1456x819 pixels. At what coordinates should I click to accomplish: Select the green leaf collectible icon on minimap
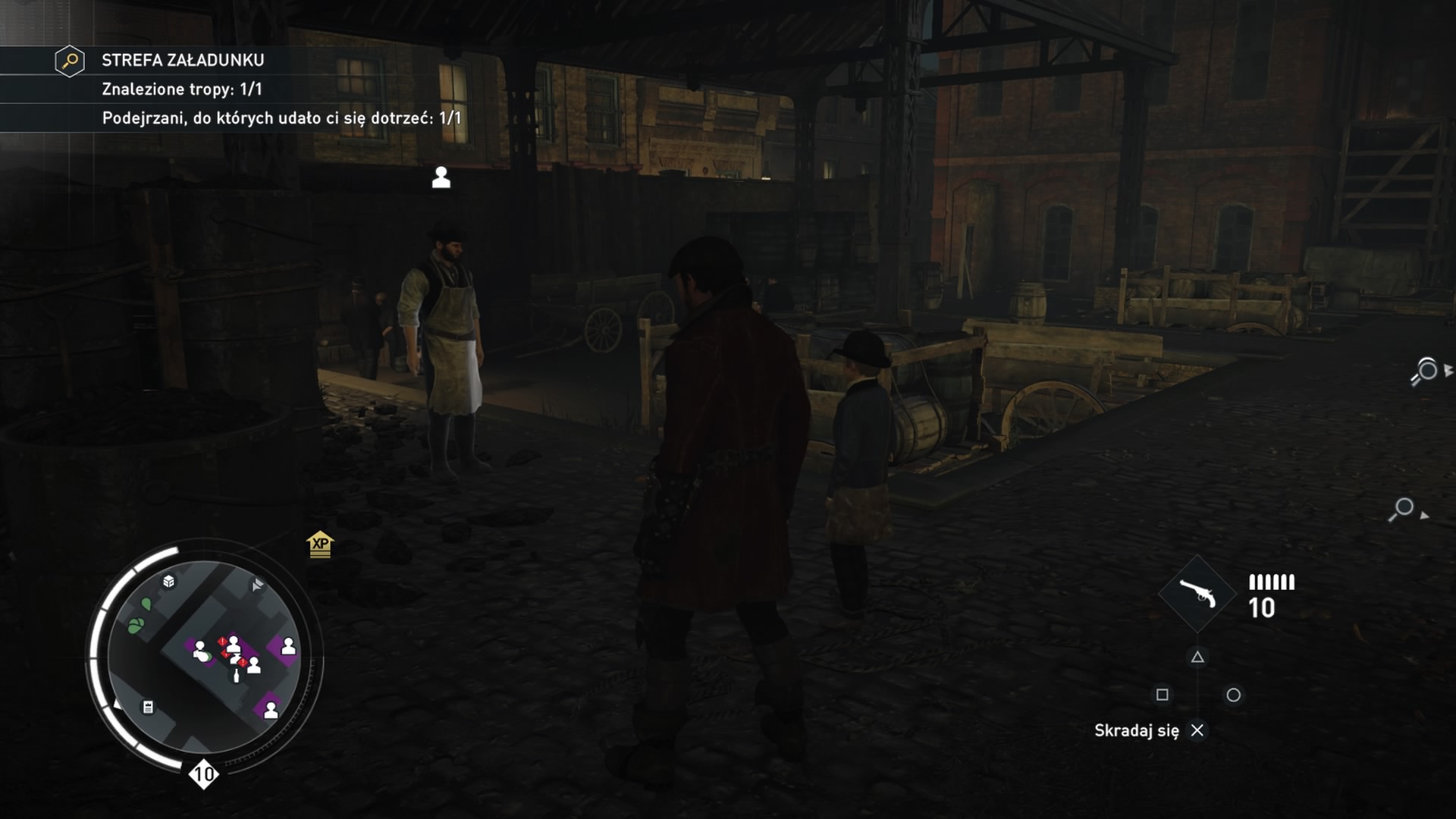tap(135, 624)
